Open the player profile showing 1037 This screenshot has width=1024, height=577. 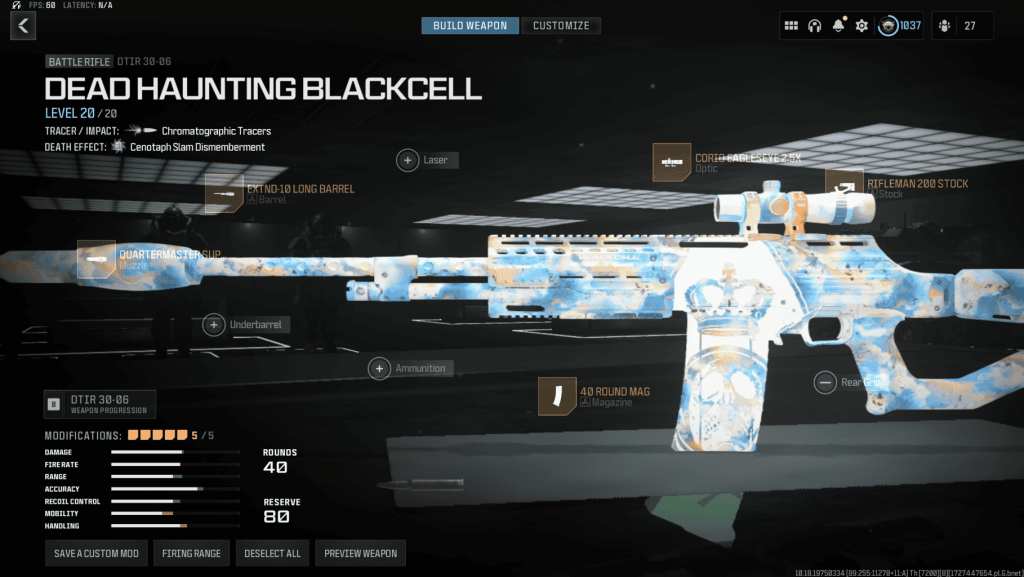[x=900, y=26]
